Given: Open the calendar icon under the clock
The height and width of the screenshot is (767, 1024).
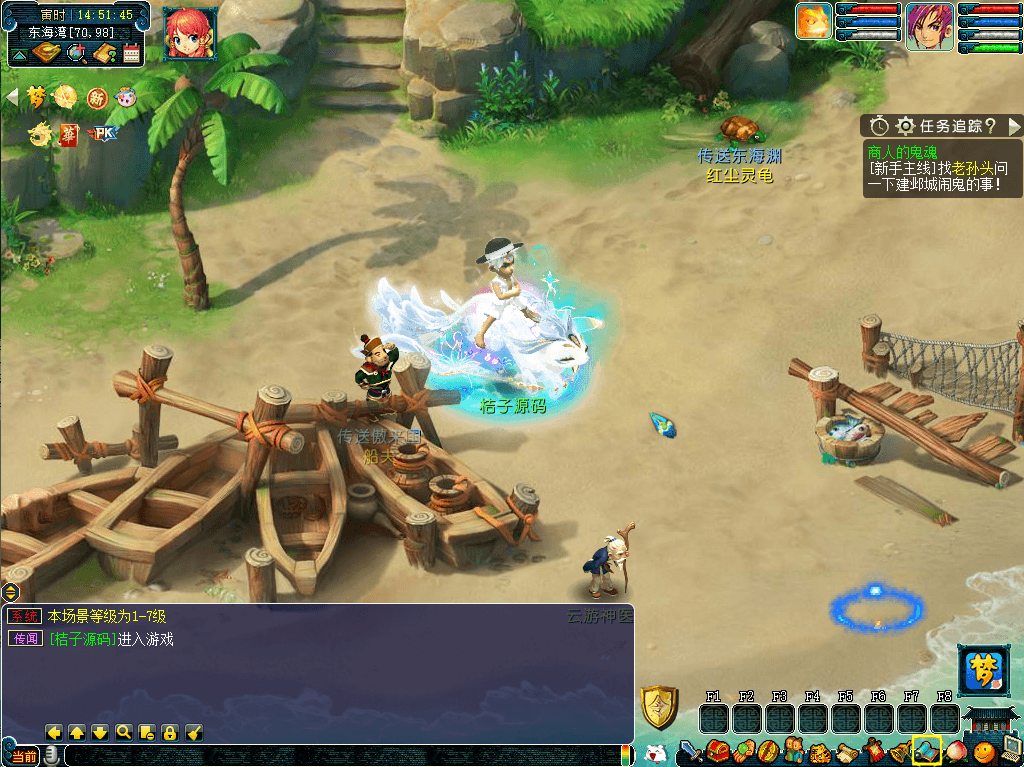Looking at the screenshot, I should tap(131, 53).
